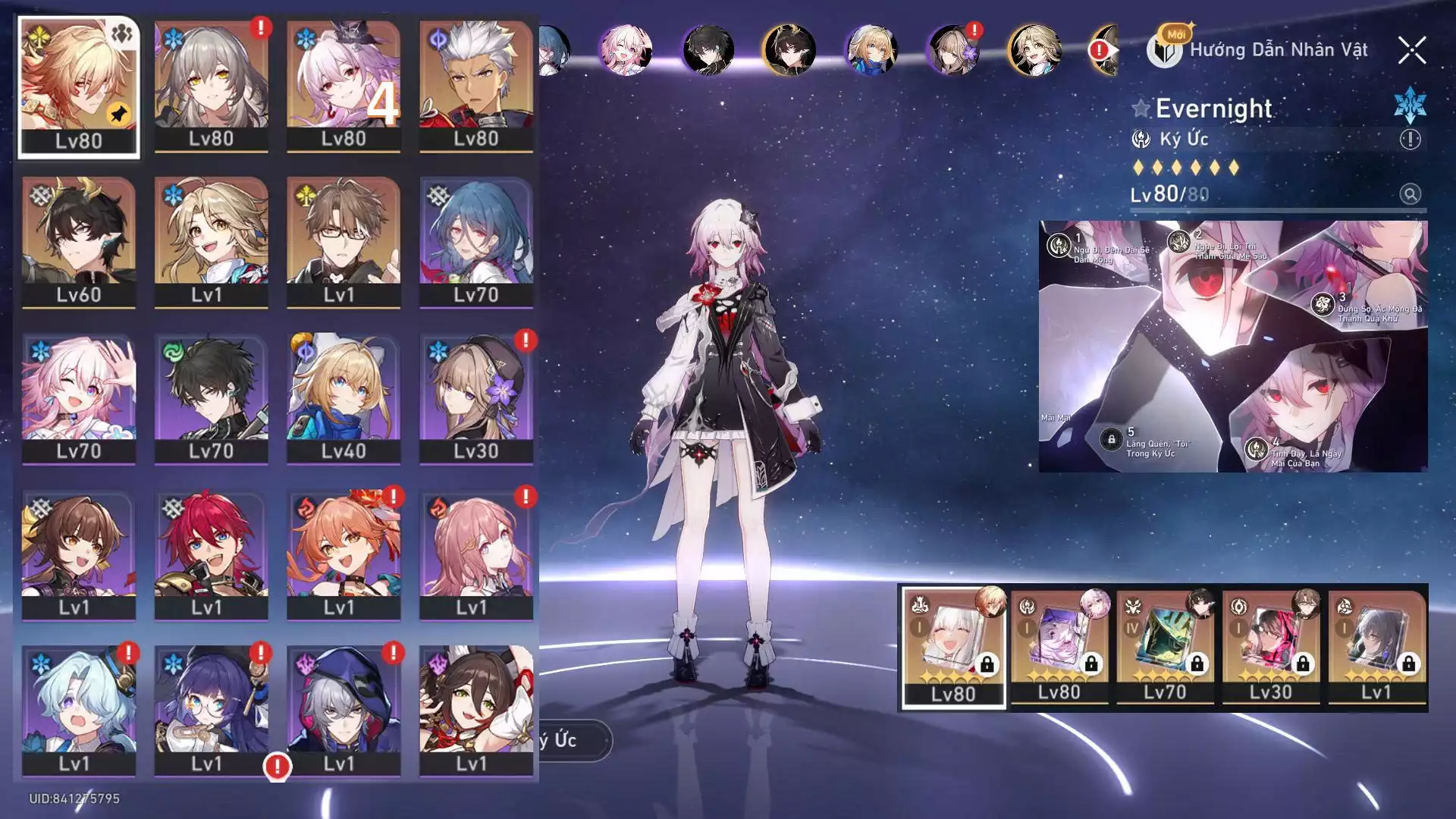Select the Lv1 glasses-wearing brown-haired character
Screen dimensions: 1456x819
(344, 242)
